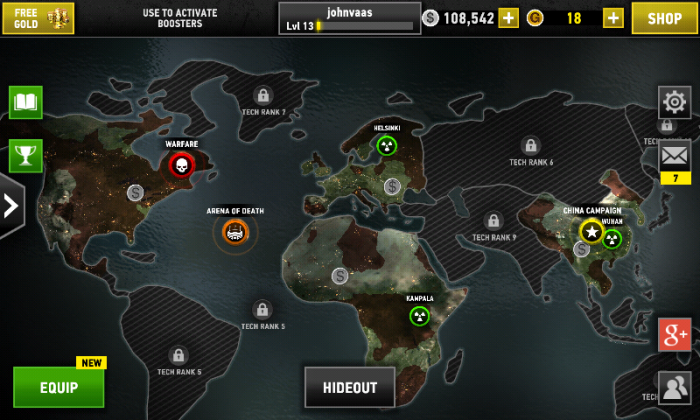View the trophy achievements
700x420 pixels.
pyautogui.click(x=25, y=155)
